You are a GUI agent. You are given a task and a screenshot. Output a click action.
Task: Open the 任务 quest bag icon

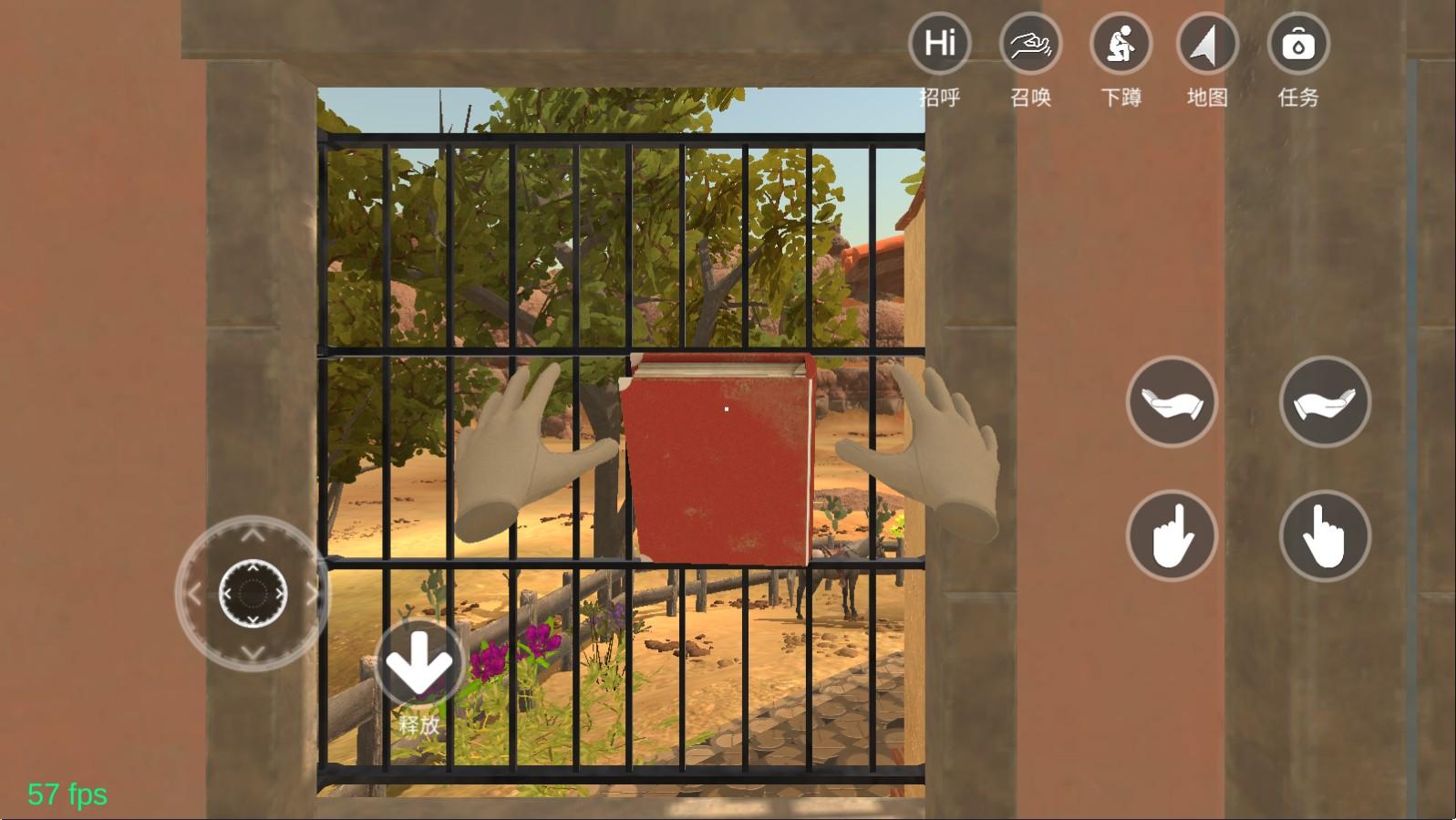click(1298, 42)
